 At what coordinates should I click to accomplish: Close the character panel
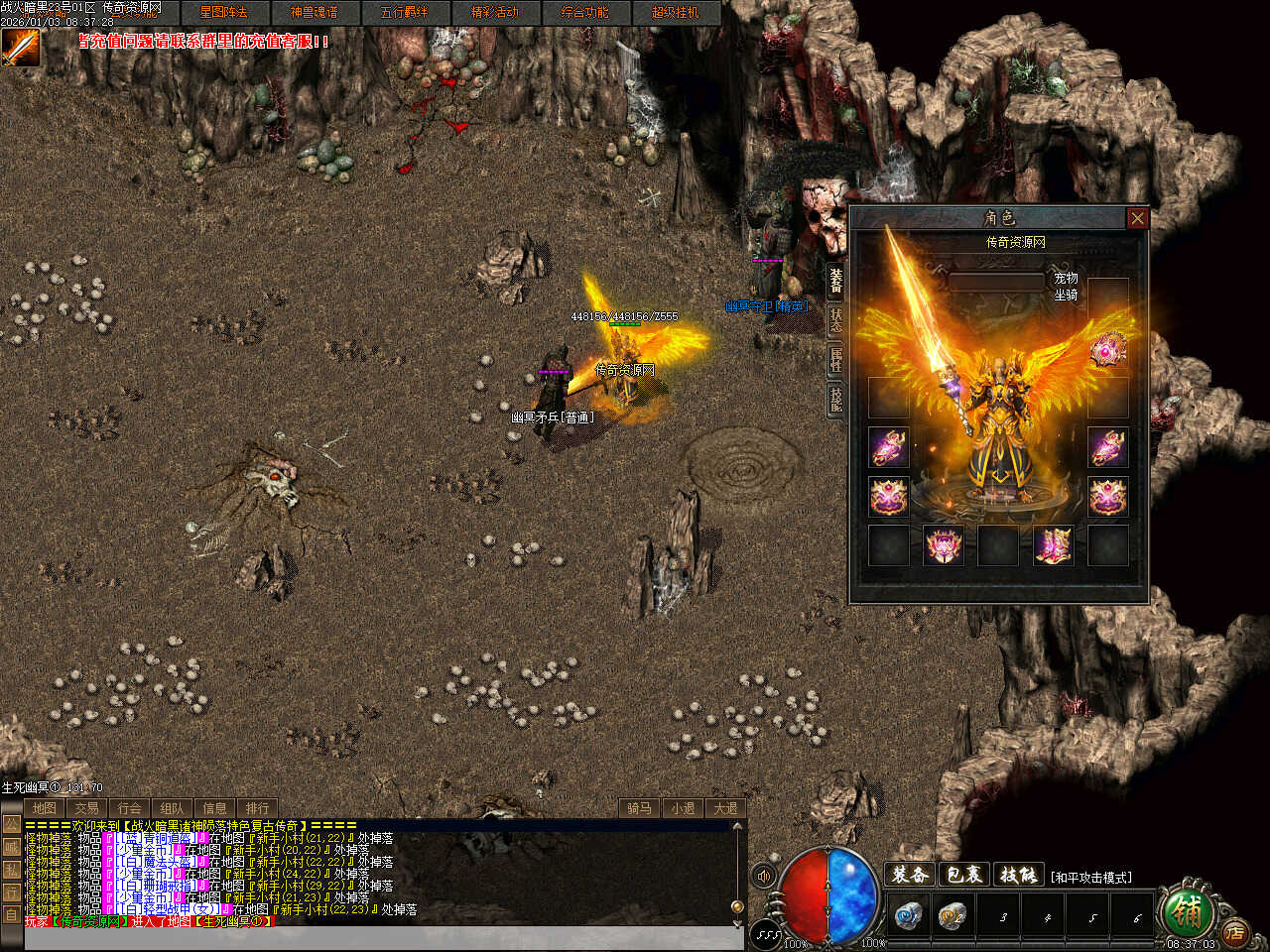[1137, 218]
